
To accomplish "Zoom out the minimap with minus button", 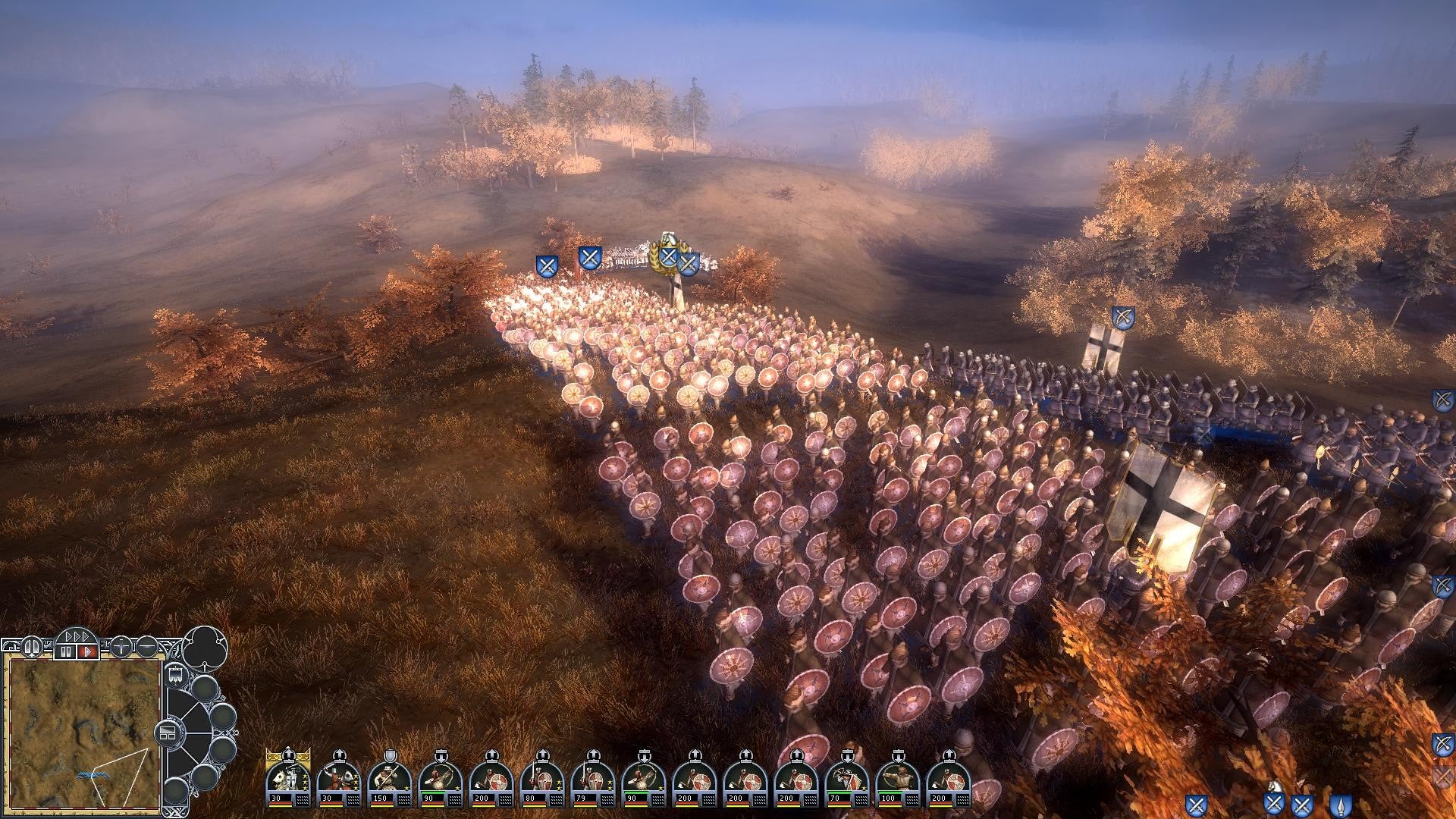I will click(x=147, y=647).
